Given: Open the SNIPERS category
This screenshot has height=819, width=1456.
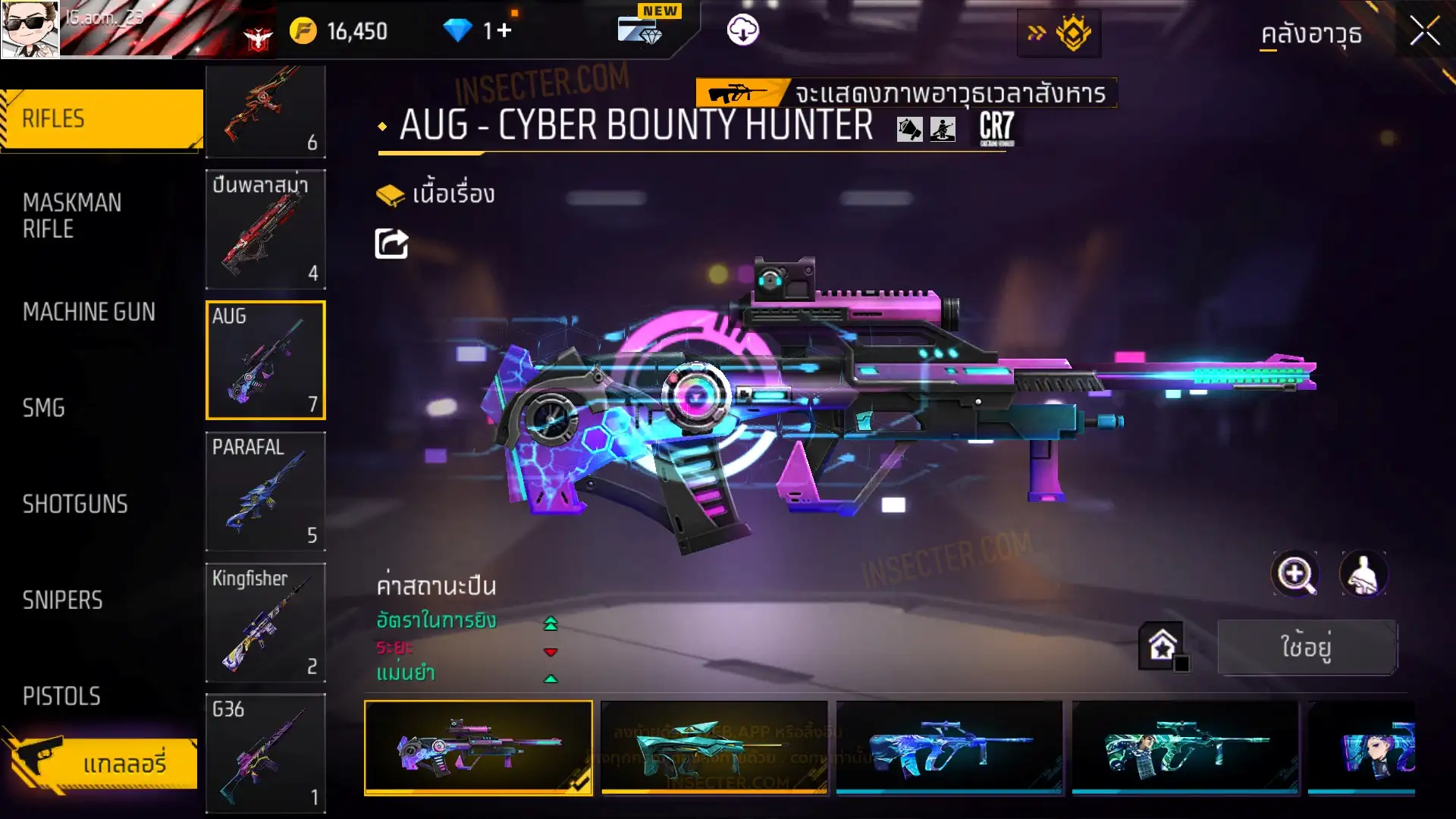Looking at the screenshot, I should coord(62,601).
